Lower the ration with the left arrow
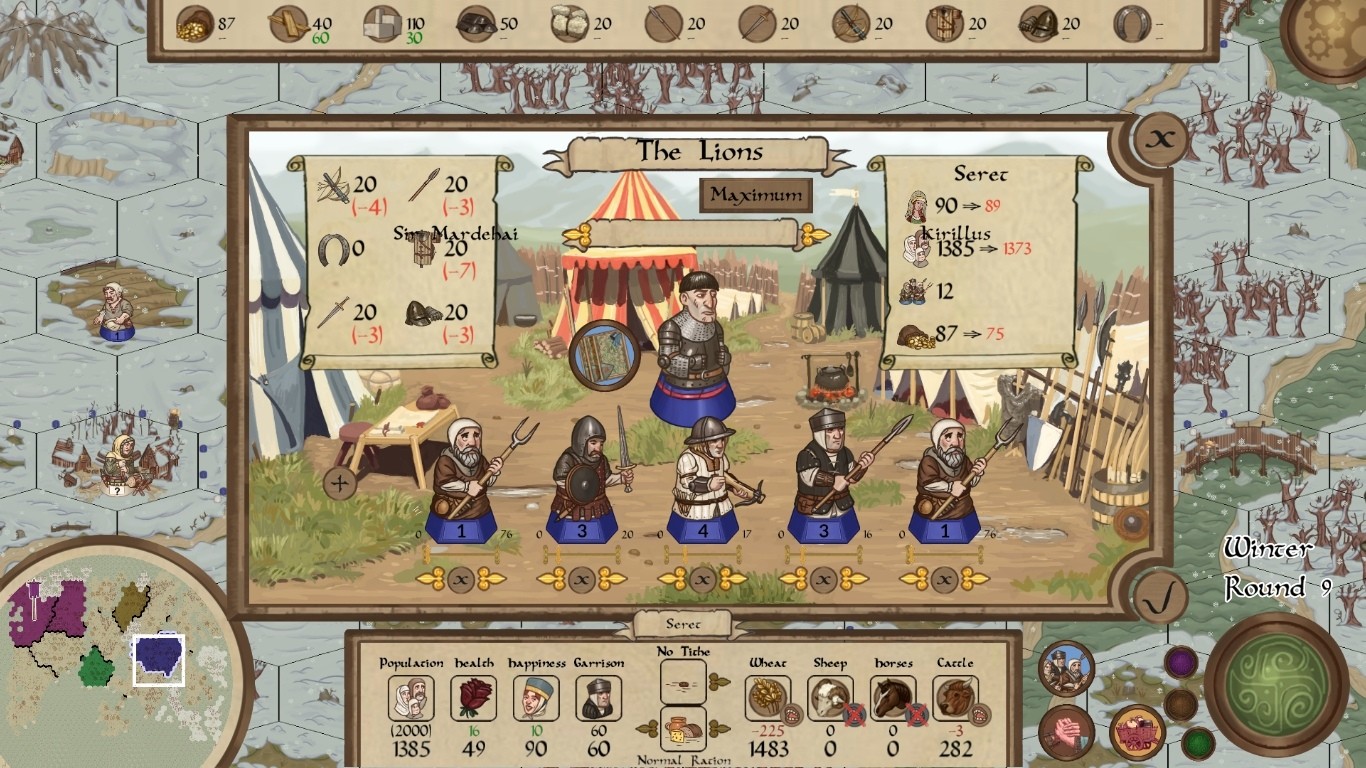The height and width of the screenshot is (768, 1366). click(x=647, y=728)
